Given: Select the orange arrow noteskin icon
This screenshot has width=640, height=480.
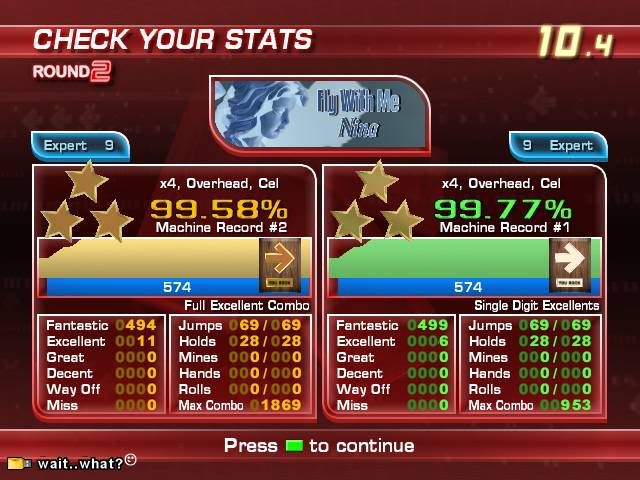Looking at the screenshot, I should (279, 265).
